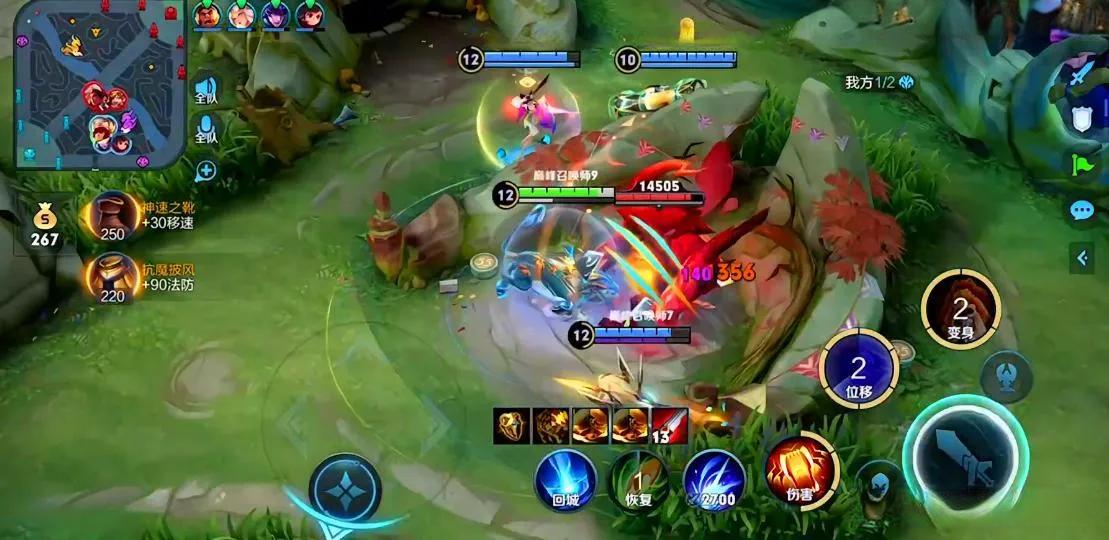The width and height of the screenshot is (1109, 540).
Task: Trigger the 伤害 summoner spell
Action: [800, 470]
